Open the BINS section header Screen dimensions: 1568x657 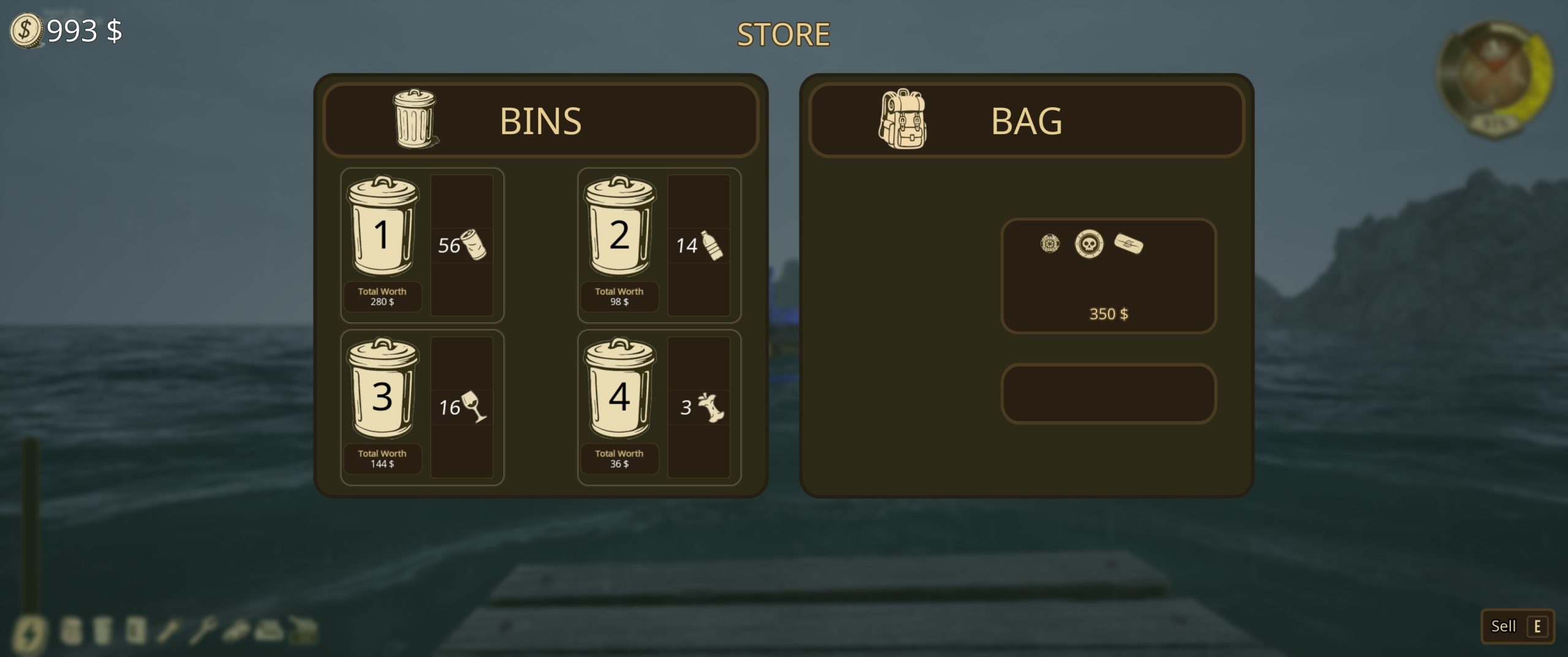[541, 120]
